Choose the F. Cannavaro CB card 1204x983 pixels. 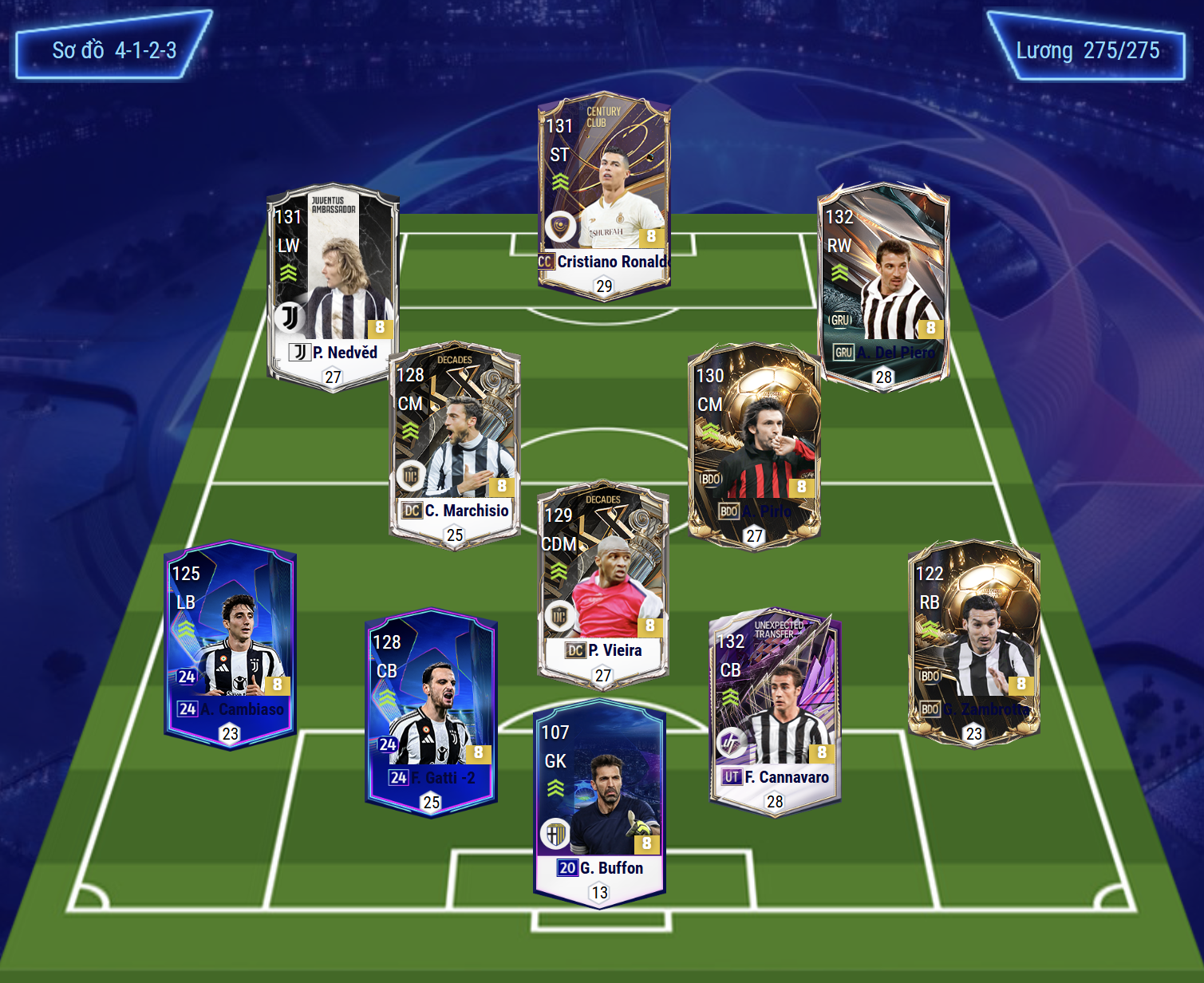point(775,713)
